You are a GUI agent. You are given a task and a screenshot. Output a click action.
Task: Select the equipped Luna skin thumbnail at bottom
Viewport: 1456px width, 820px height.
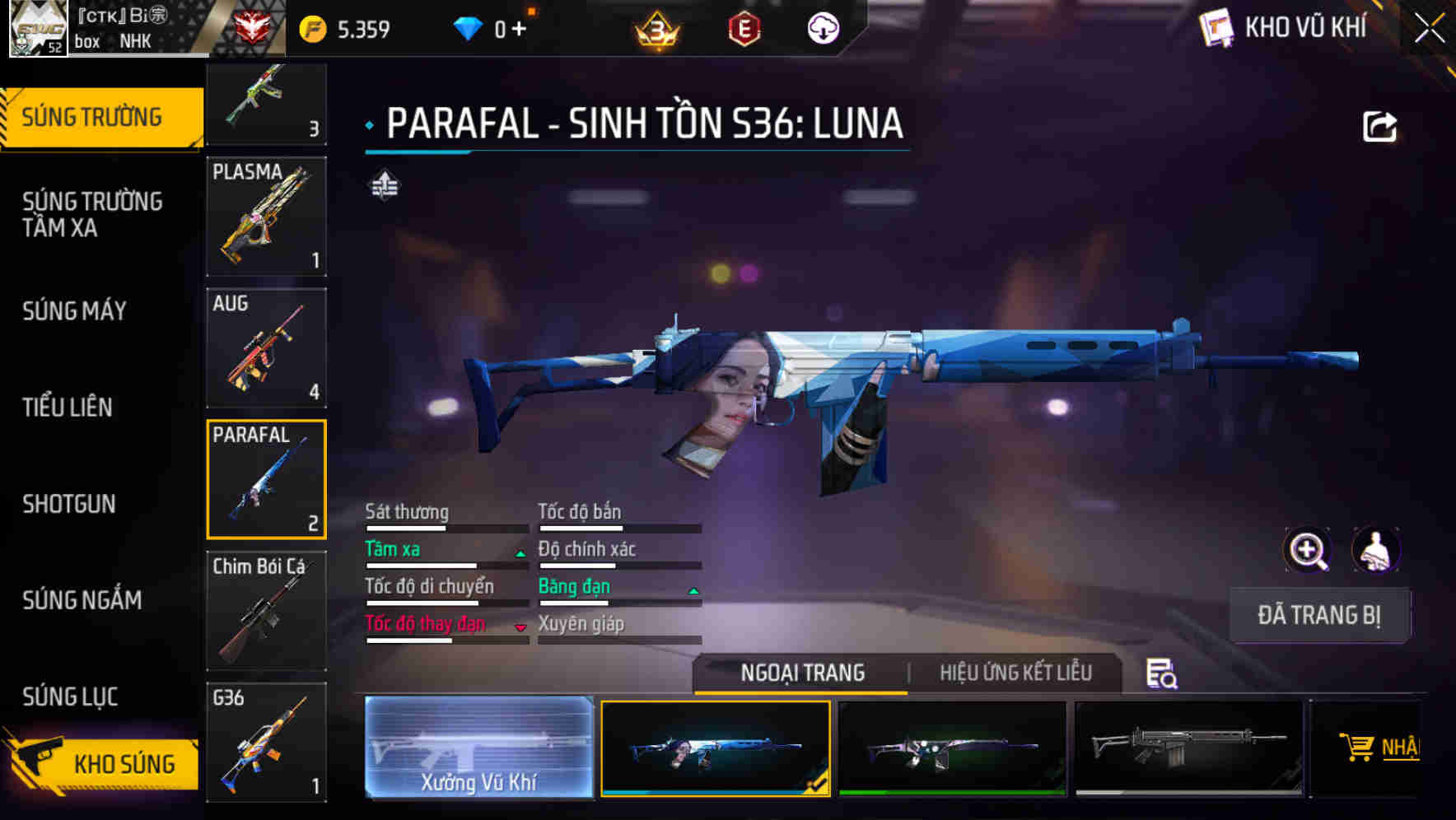(716, 748)
